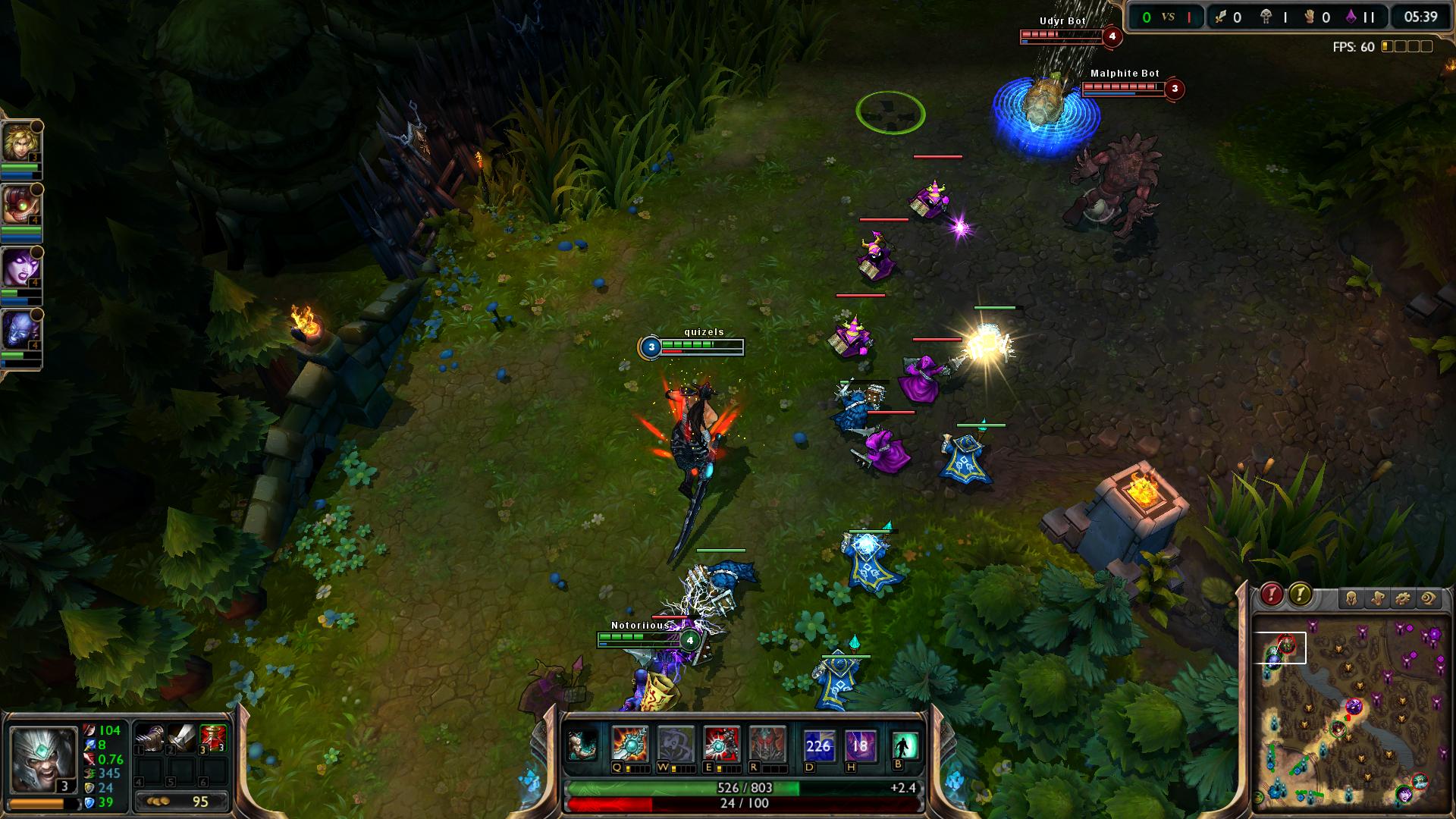Viewport: 1456px width, 819px height.
Task: Activate the Recall button
Action: pos(905,745)
